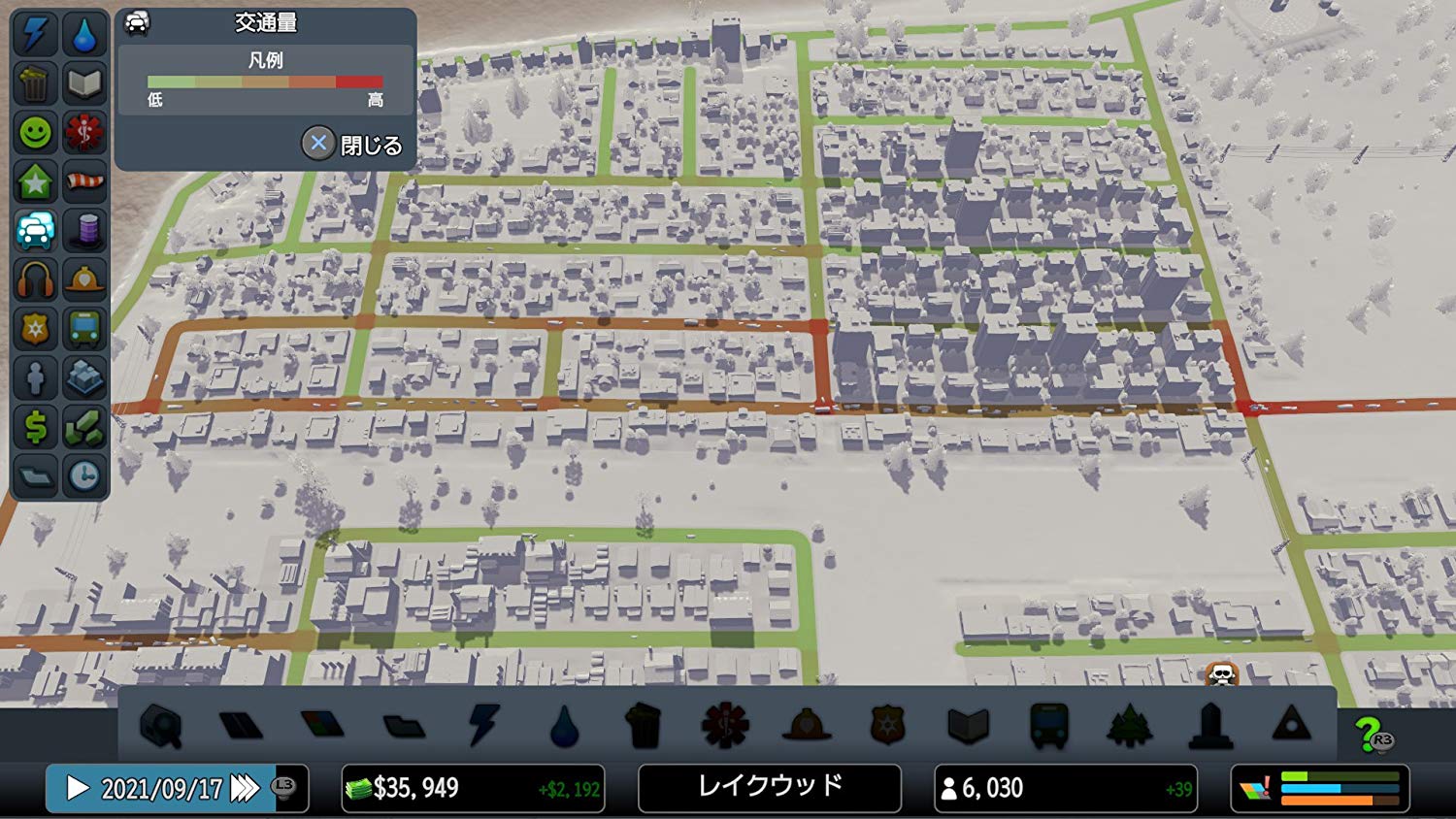Open the police badge crime view
This screenshot has height=819, width=1456.
click(x=35, y=329)
